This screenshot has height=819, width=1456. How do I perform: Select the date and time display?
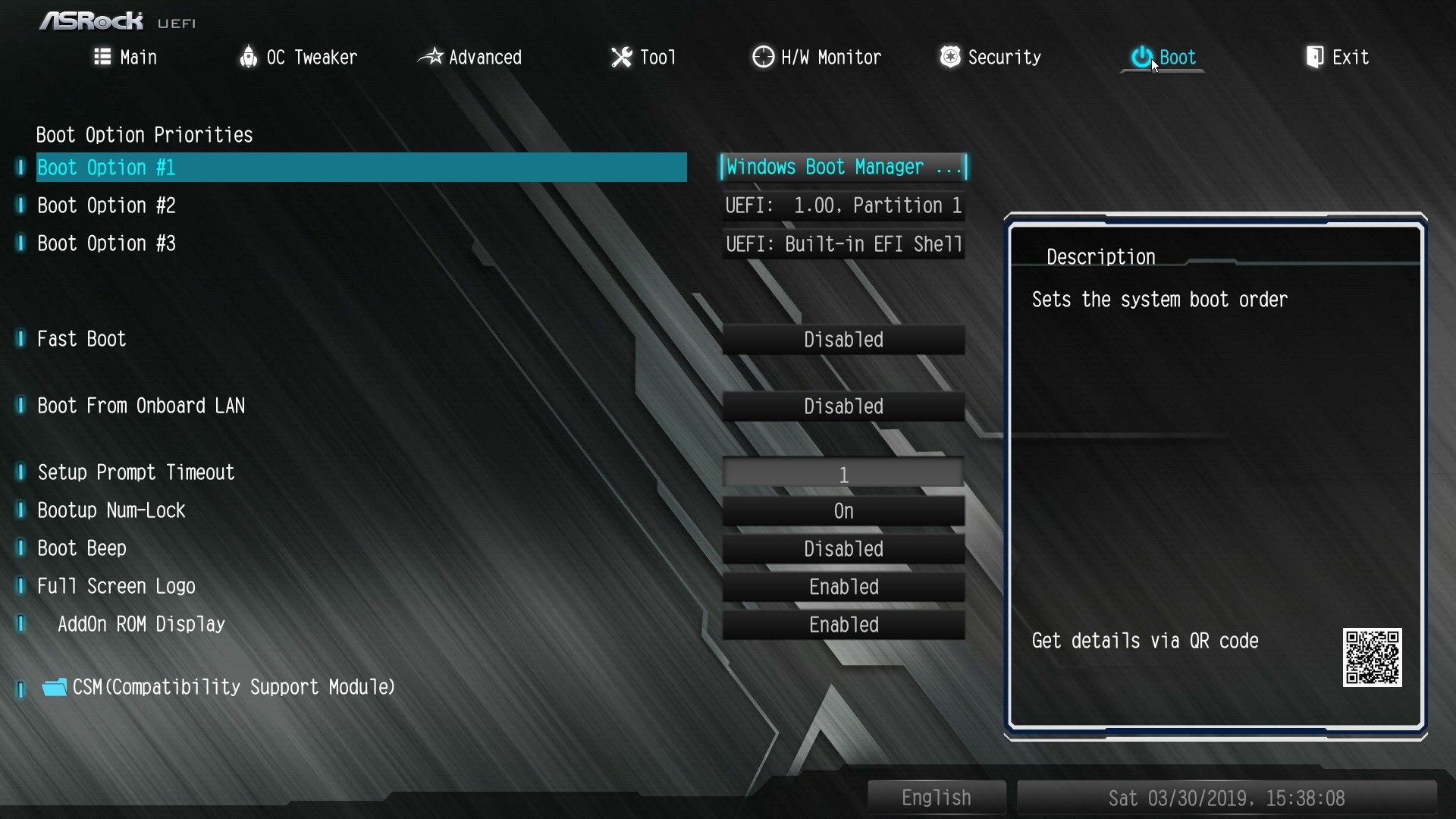coord(1226,798)
